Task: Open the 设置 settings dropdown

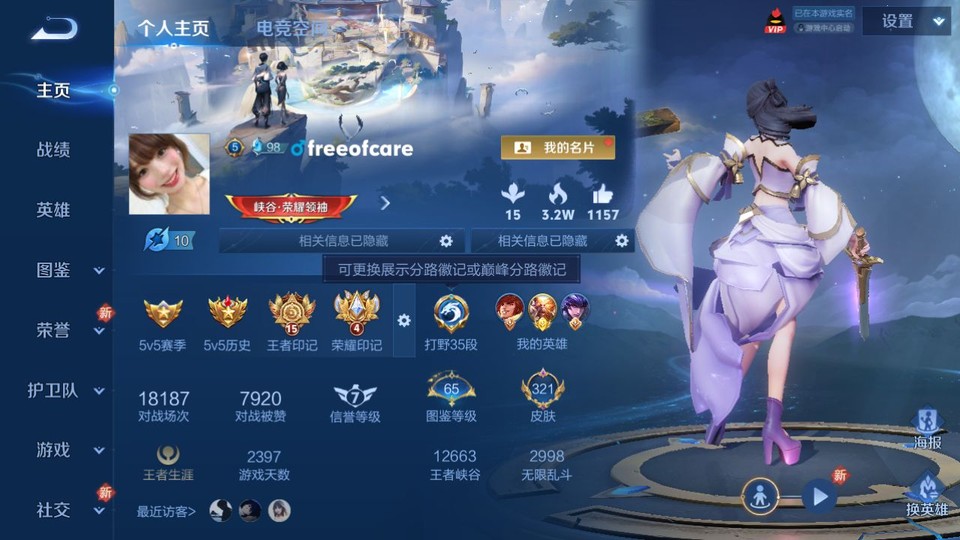Action: [x=906, y=21]
